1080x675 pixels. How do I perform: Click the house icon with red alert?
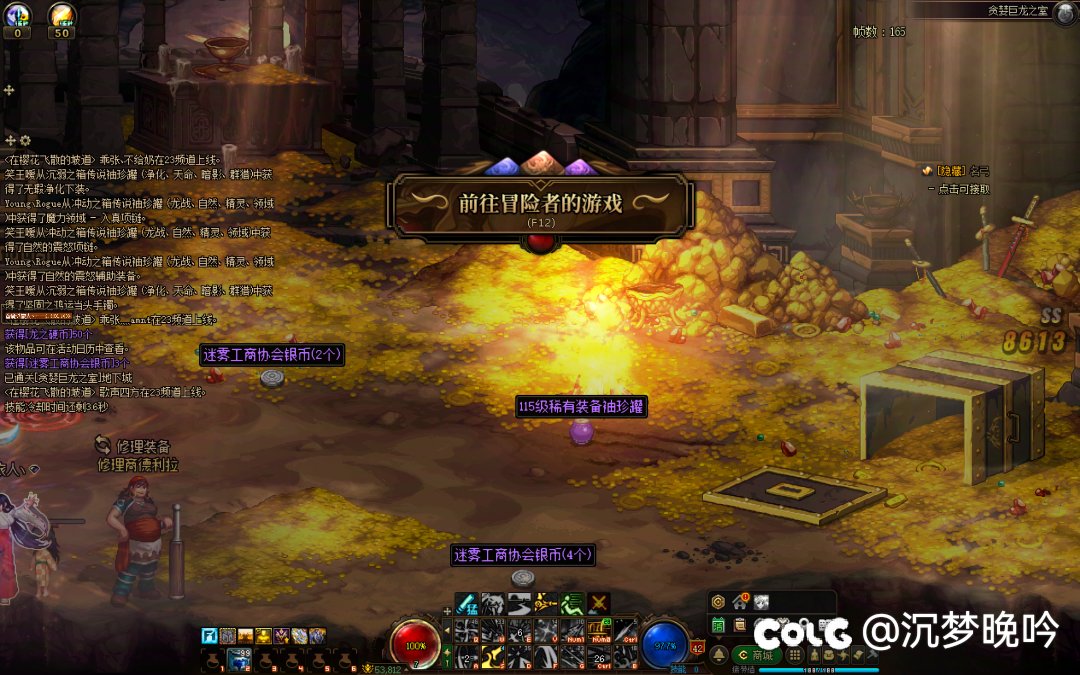740,602
